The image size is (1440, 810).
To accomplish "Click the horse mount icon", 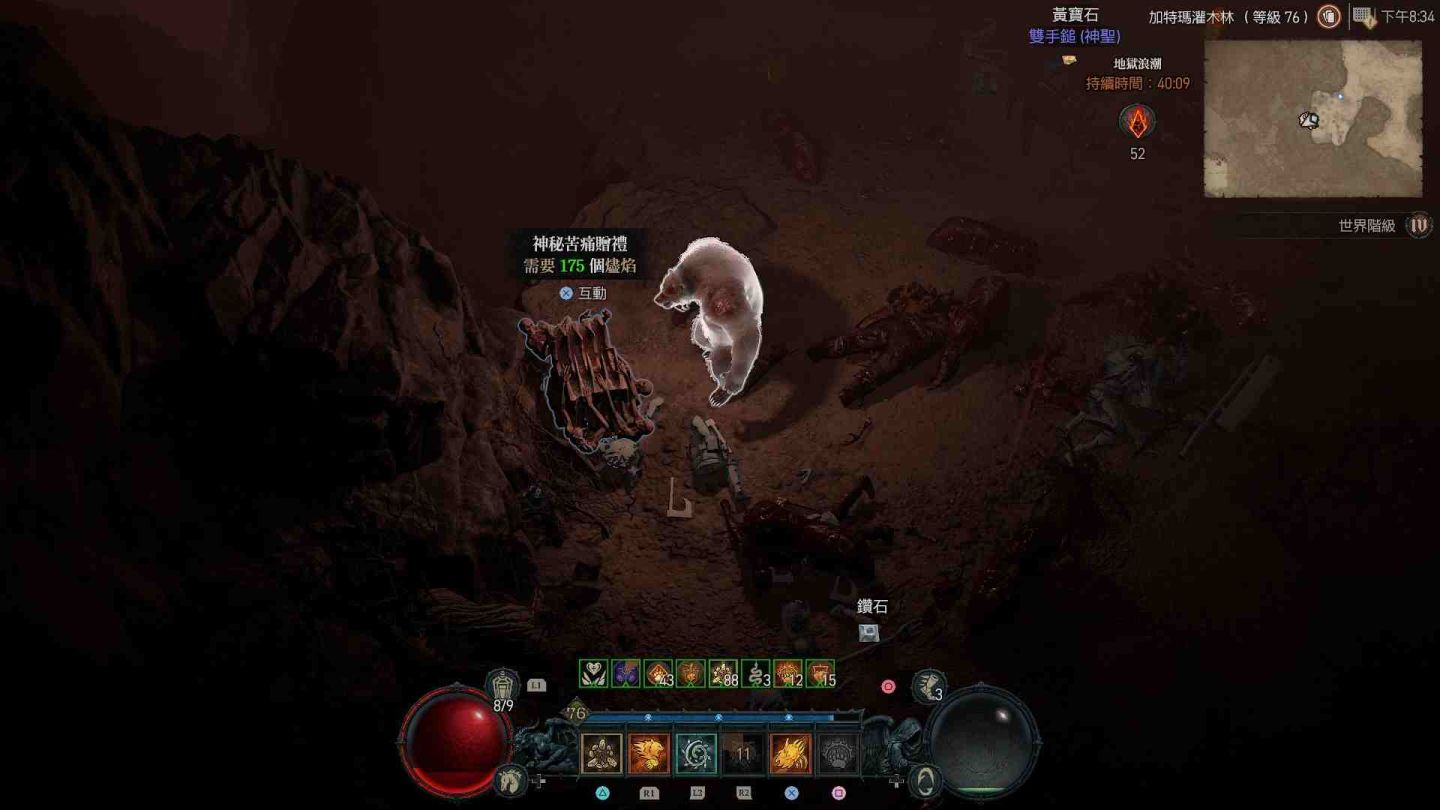I will point(510,777).
